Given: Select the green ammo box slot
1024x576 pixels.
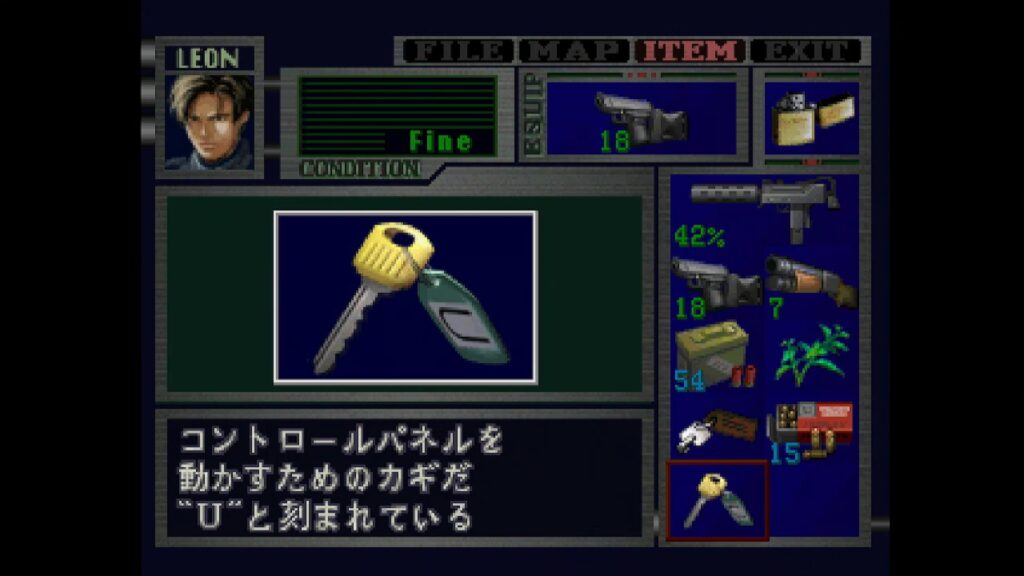Looking at the screenshot, I should click(x=716, y=356).
